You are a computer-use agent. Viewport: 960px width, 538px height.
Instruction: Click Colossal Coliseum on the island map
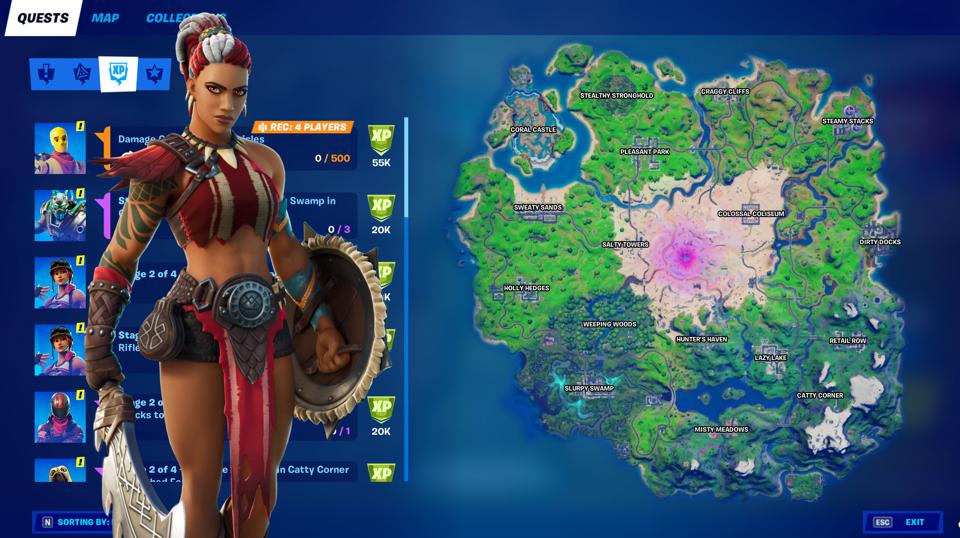point(751,214)
